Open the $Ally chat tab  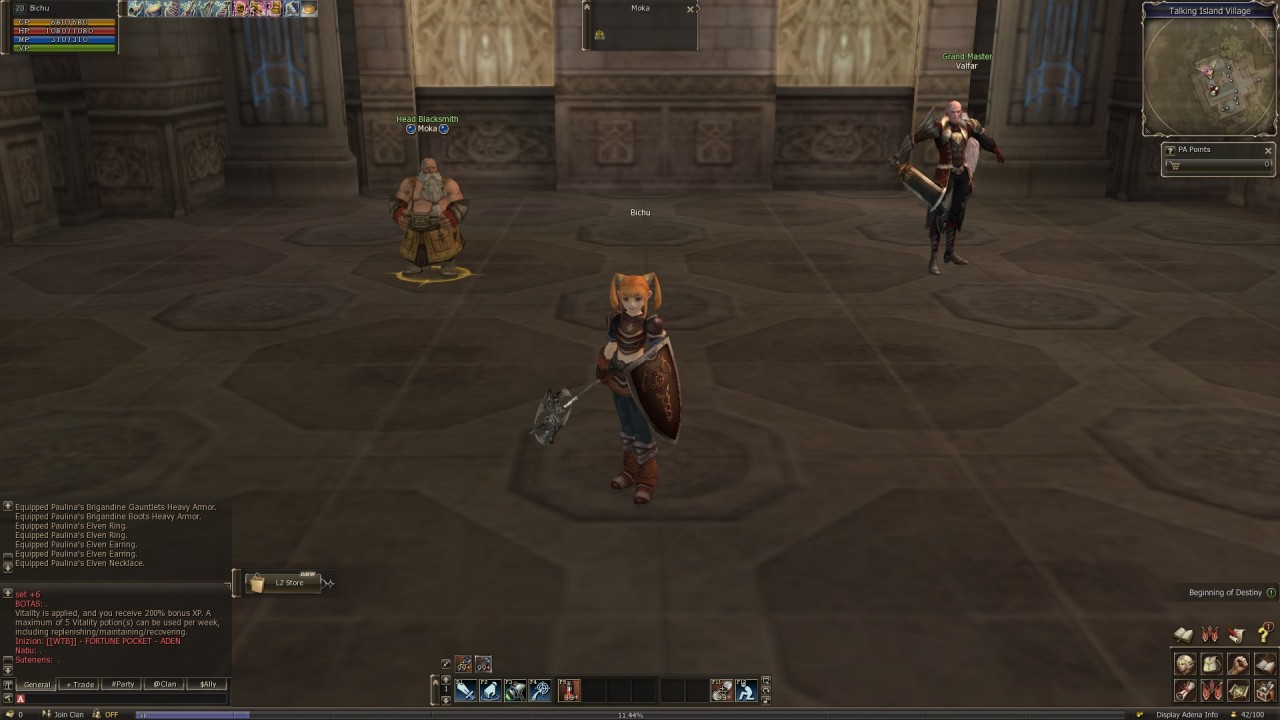click(207, 685)
